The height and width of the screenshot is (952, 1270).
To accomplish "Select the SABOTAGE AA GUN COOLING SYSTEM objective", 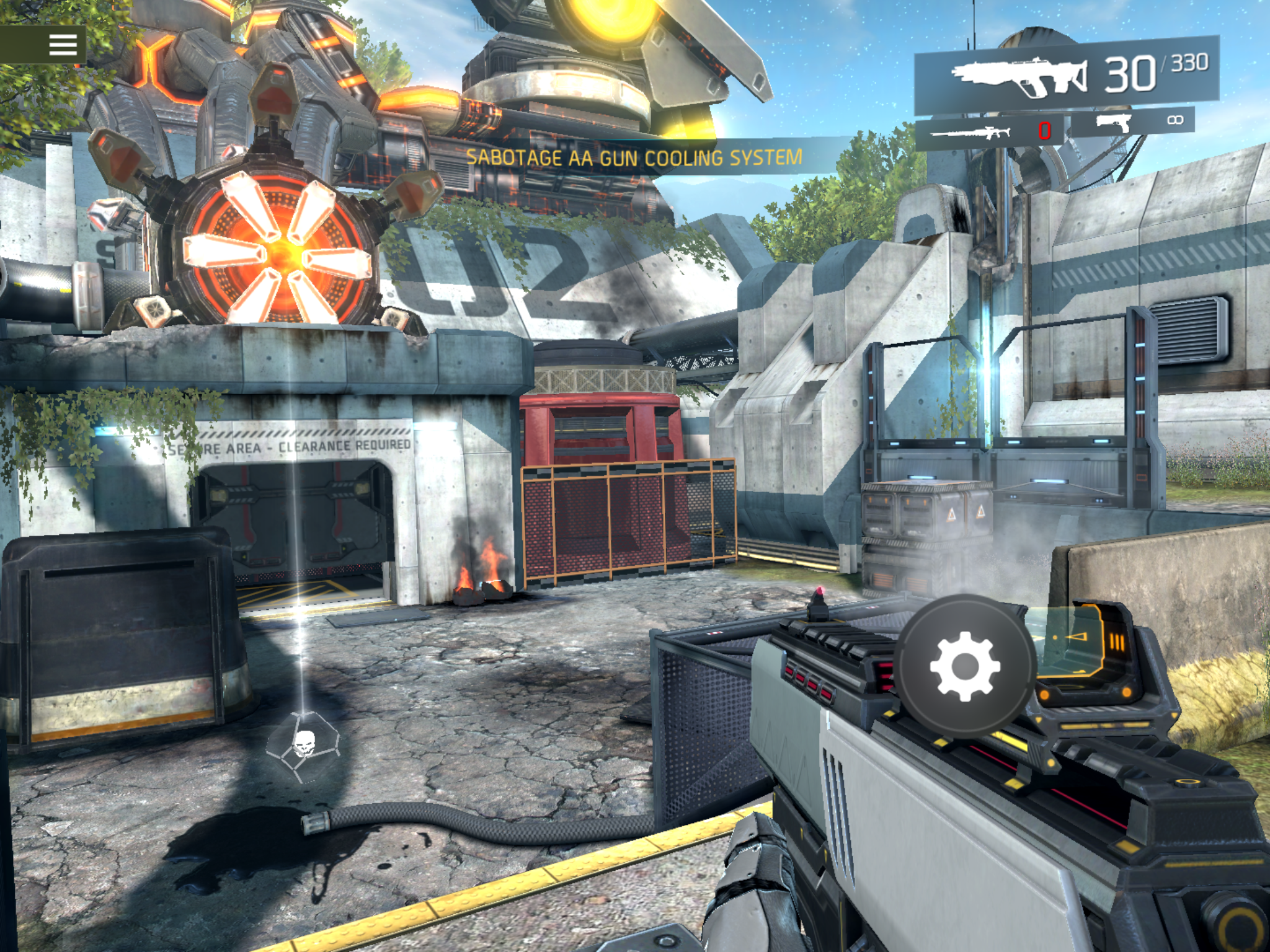I will [635, 157].
